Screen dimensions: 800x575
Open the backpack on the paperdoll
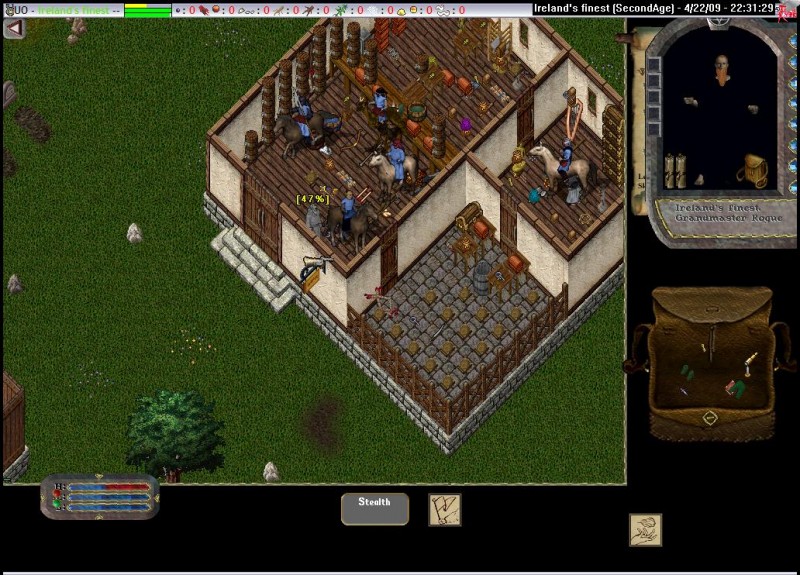tap(752, 170)
